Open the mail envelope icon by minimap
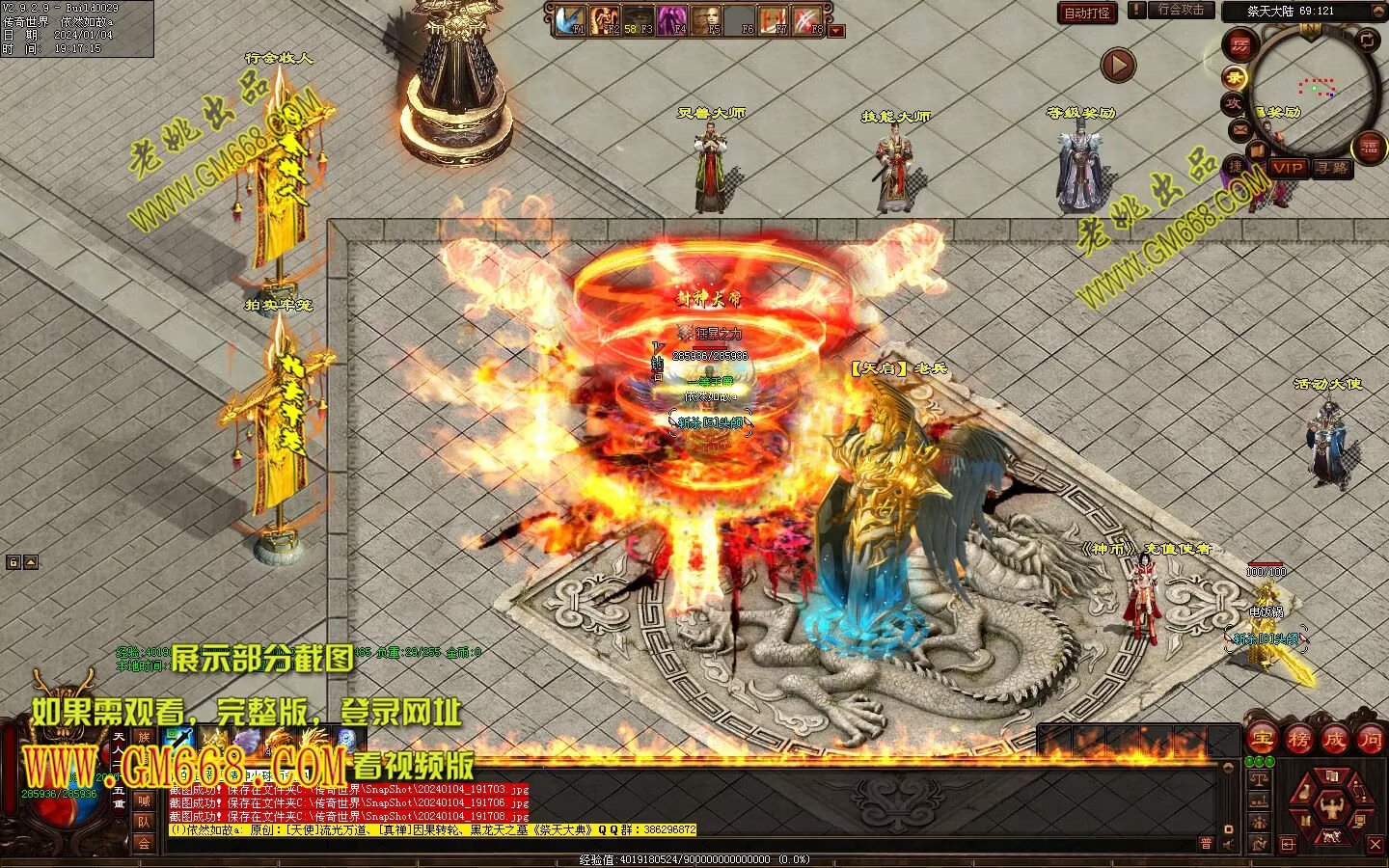Viewport: 1389px width, 868px height. 1240,129
